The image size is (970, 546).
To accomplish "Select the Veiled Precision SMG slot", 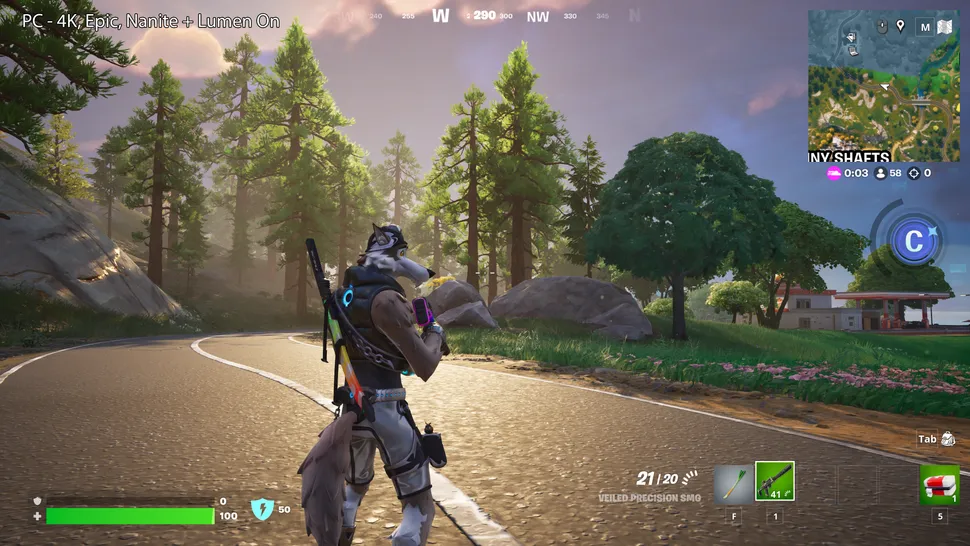I will tap(774, 481).
